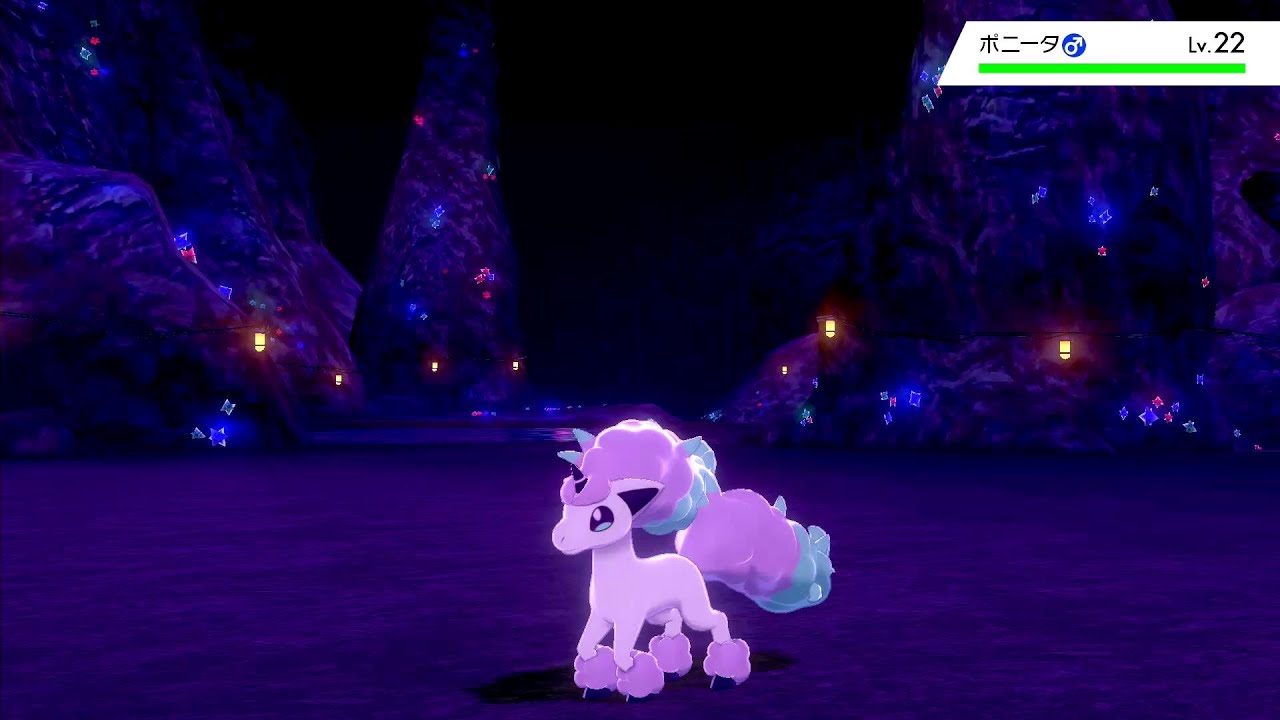Click the lantern hanging on the right wall
The image size is (1280, 720).
tap(1064, 348)
